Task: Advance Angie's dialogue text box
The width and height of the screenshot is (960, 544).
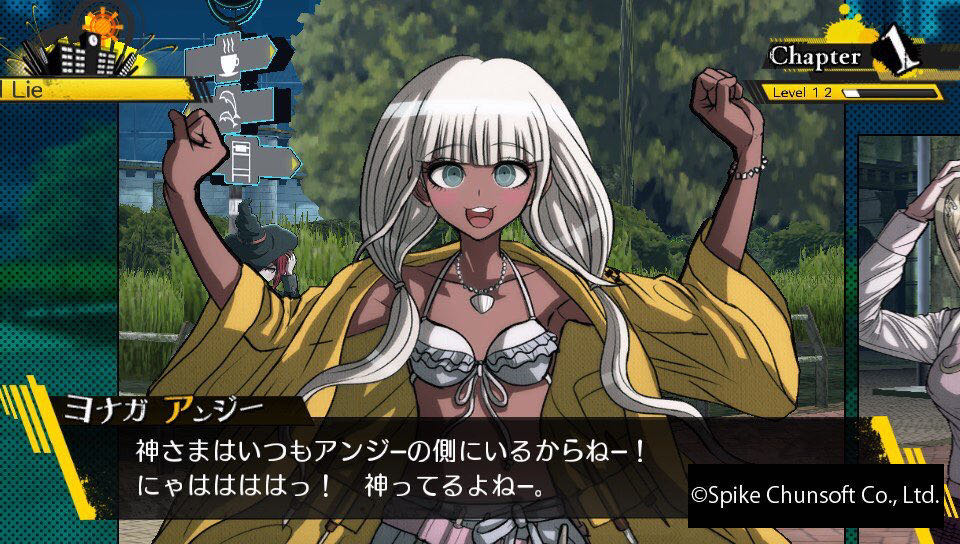Action: (400, 467)
